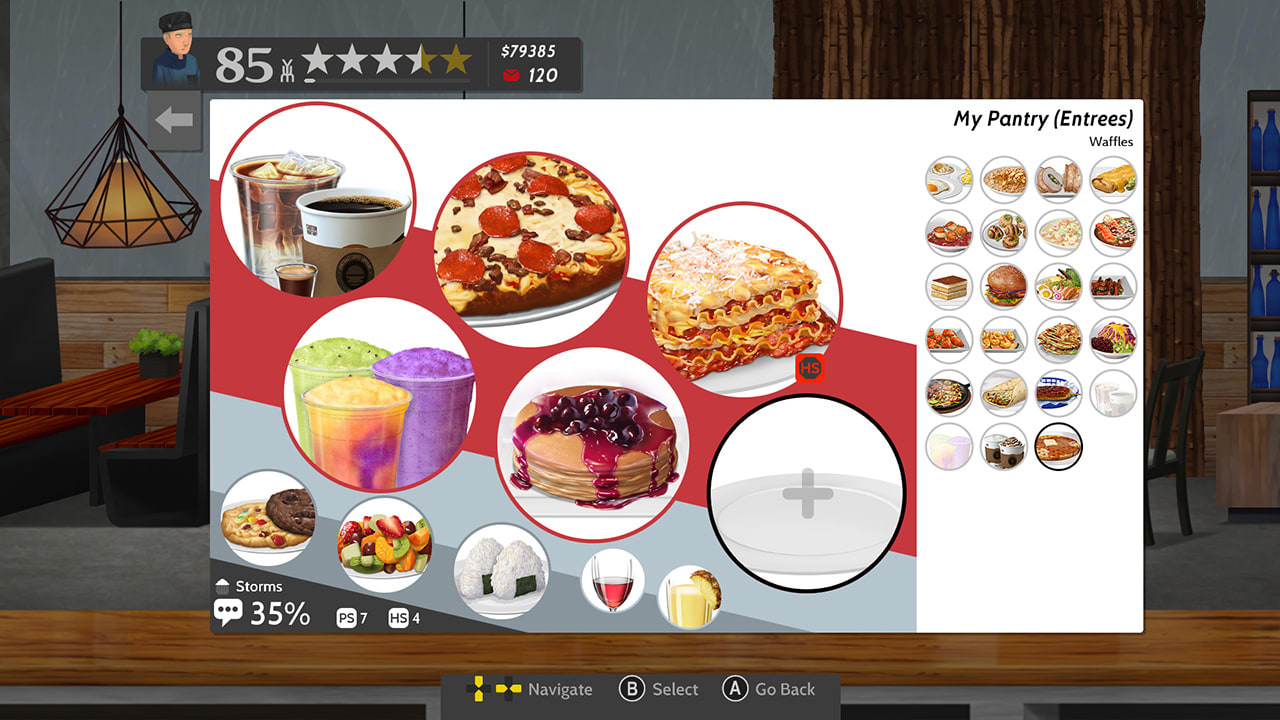This screenshot has height=720, width=1280.
Task: Choose the milk glasses pantry icon
Action: (1113, 393)
